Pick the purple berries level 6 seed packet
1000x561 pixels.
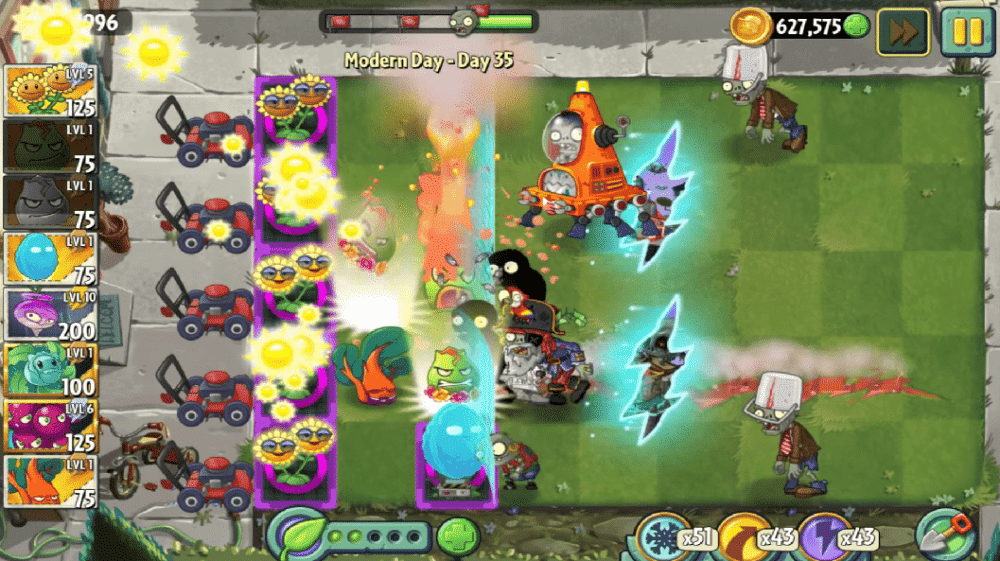click(50, 427)
